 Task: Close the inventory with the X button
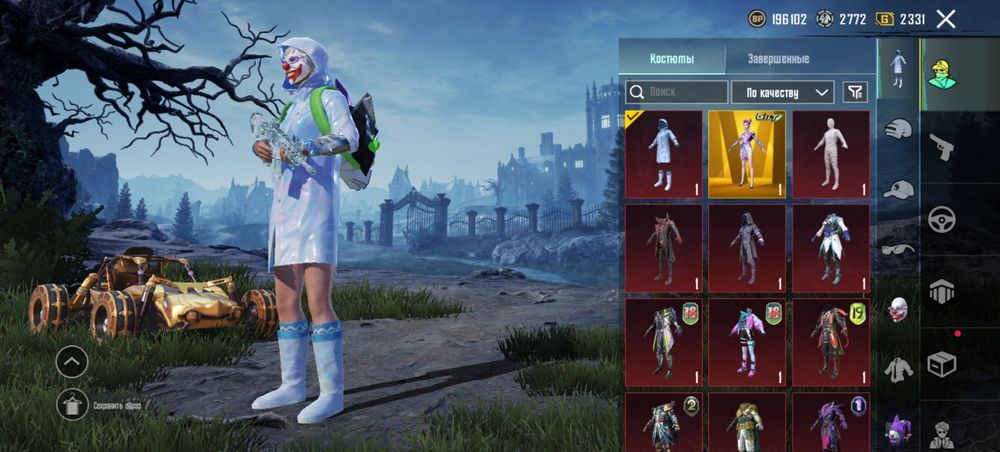(x=946, y=18)
